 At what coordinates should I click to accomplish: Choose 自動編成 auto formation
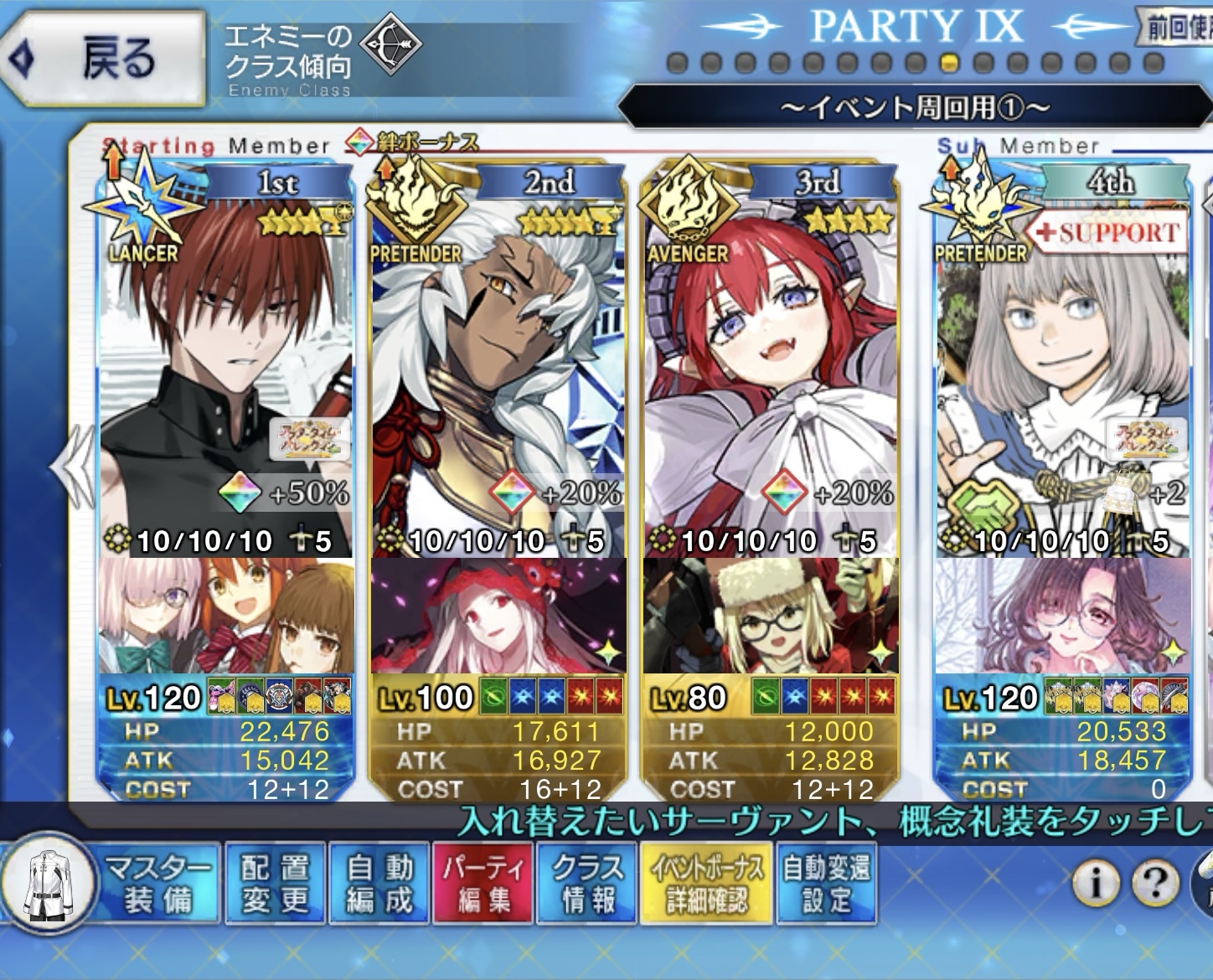(x=379, y=884)
